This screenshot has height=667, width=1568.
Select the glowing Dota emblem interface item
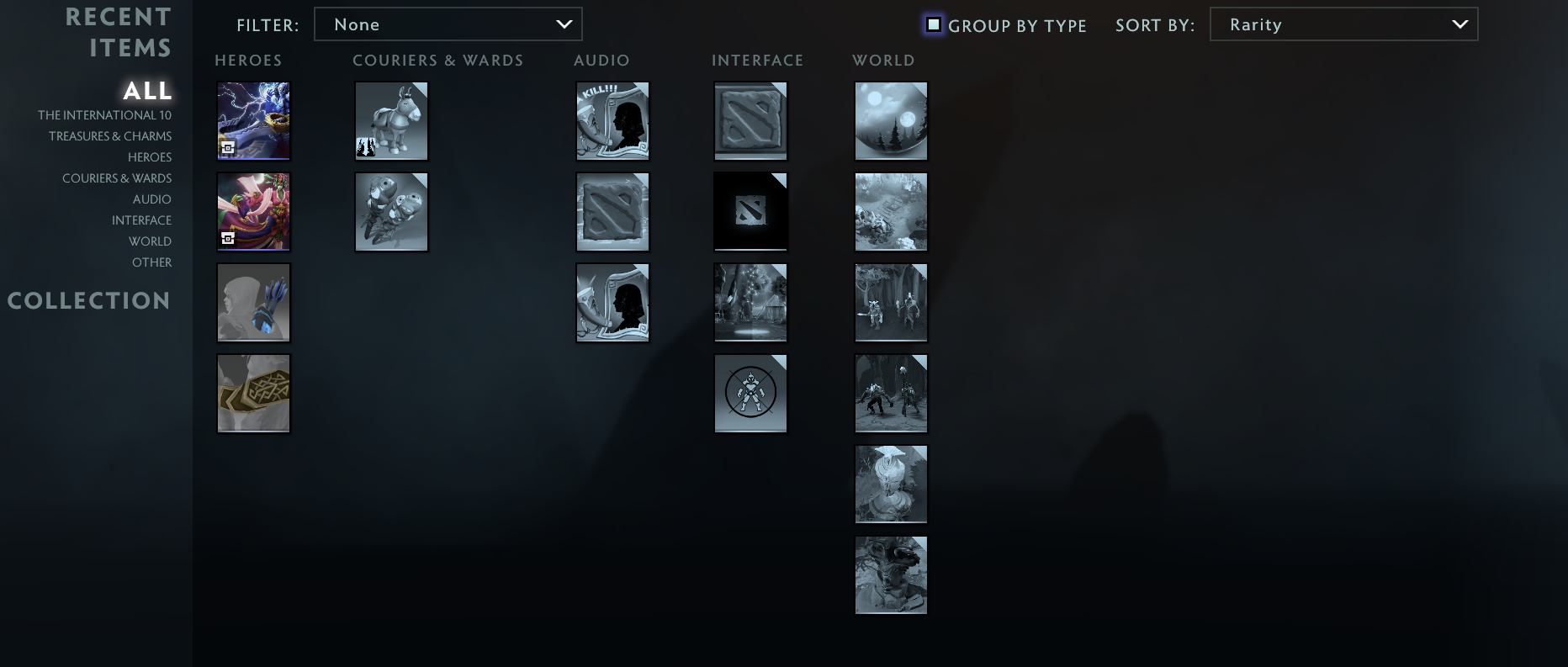[x=750, y=211]
